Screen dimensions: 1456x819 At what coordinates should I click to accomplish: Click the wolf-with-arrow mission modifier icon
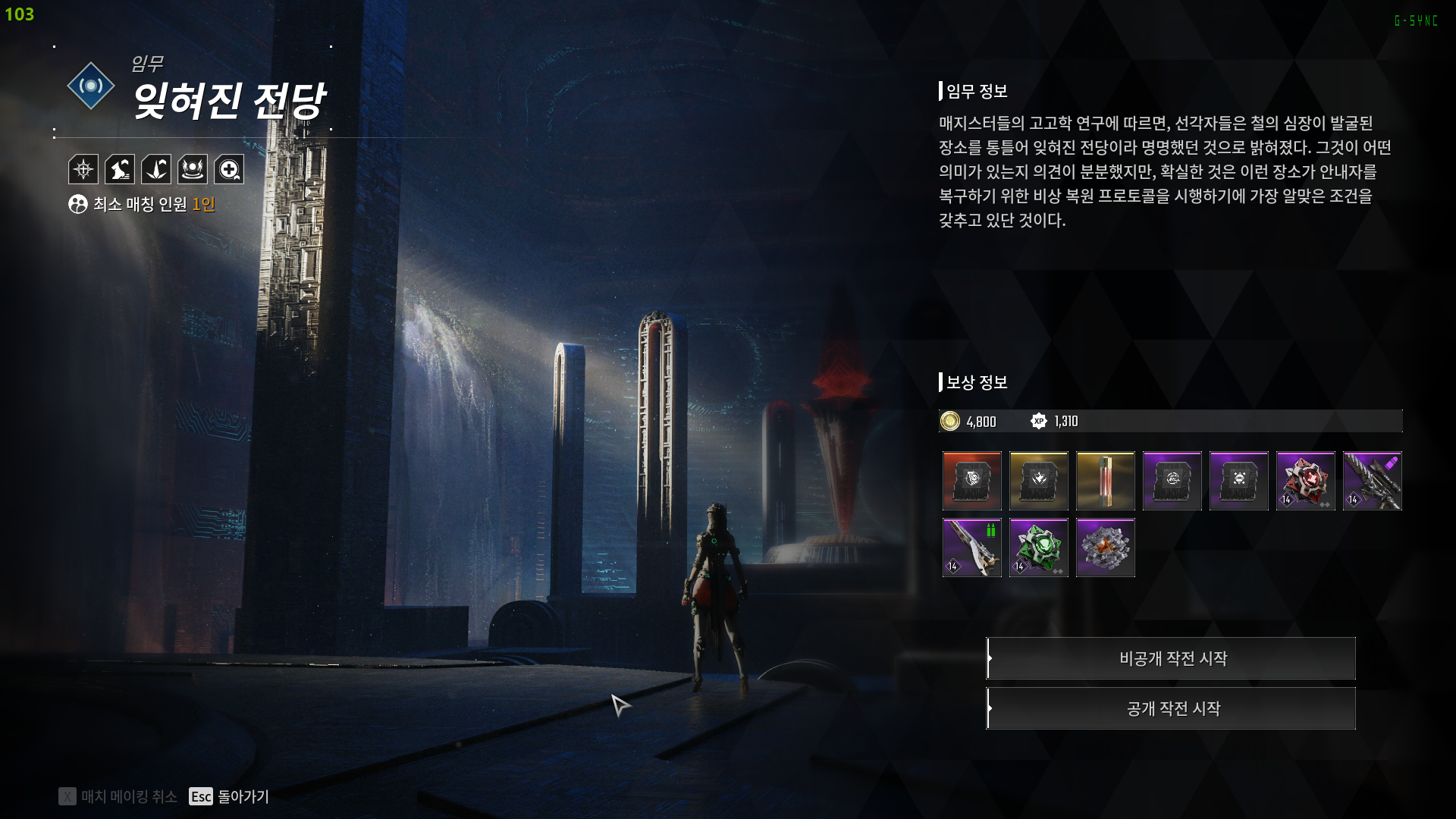coord(120,169)
